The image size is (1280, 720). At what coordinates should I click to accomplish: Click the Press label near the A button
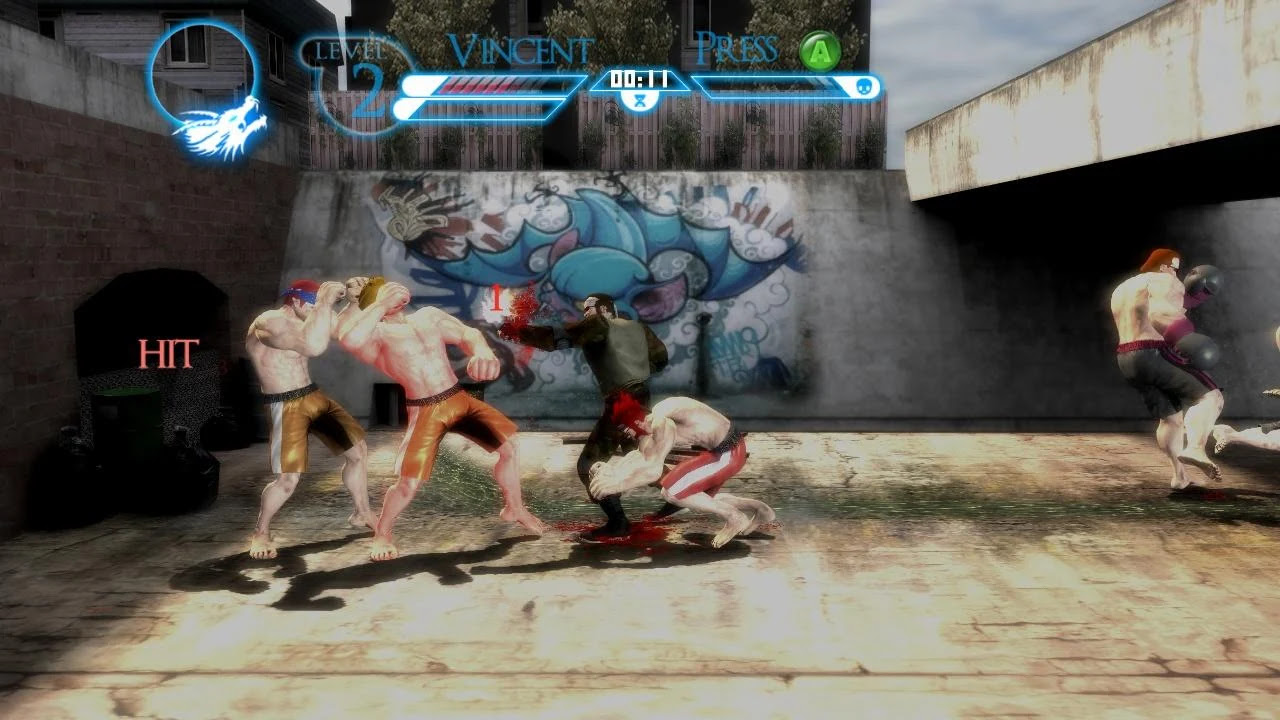pyautogui.click(x=739, y=48)
